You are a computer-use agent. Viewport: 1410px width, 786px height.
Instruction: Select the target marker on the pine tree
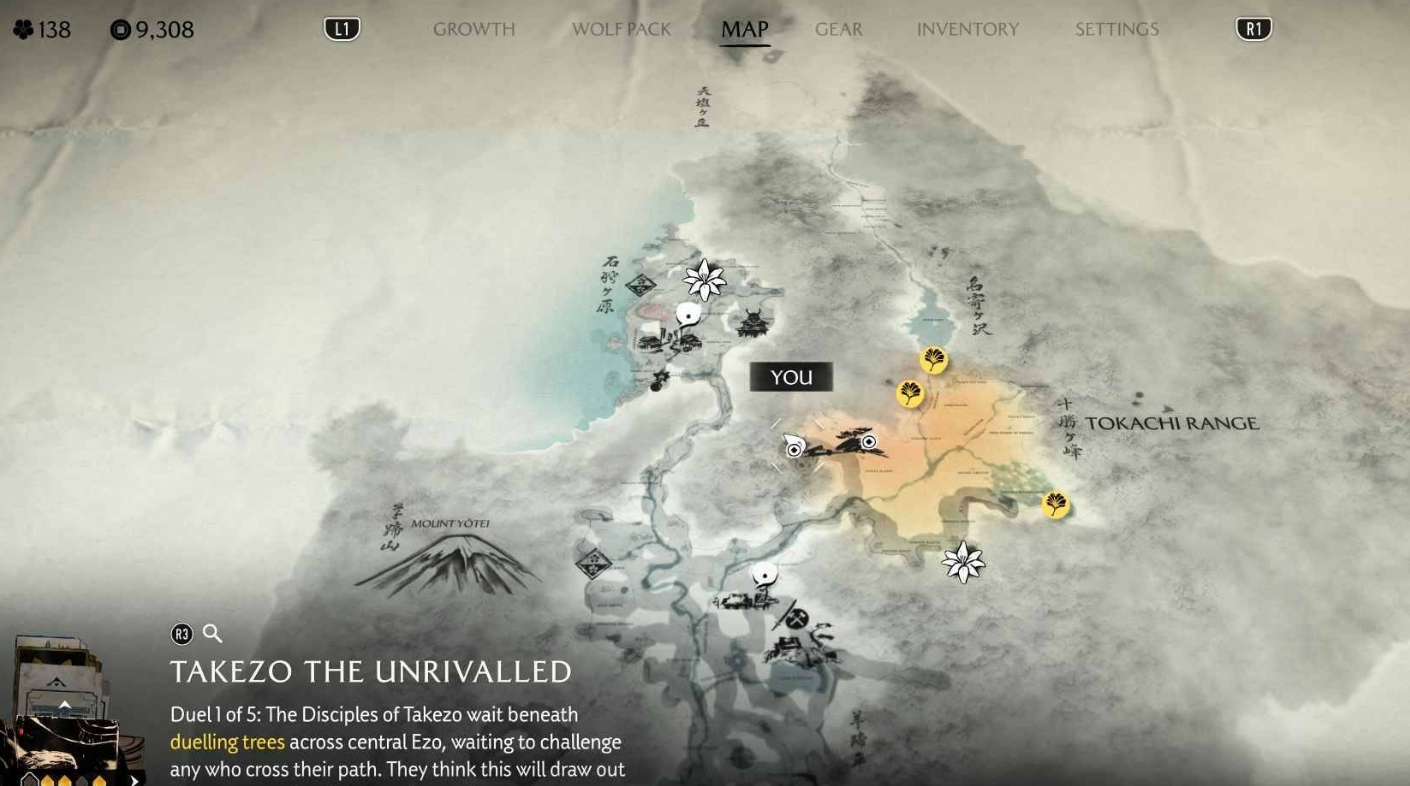pos(869,442)
